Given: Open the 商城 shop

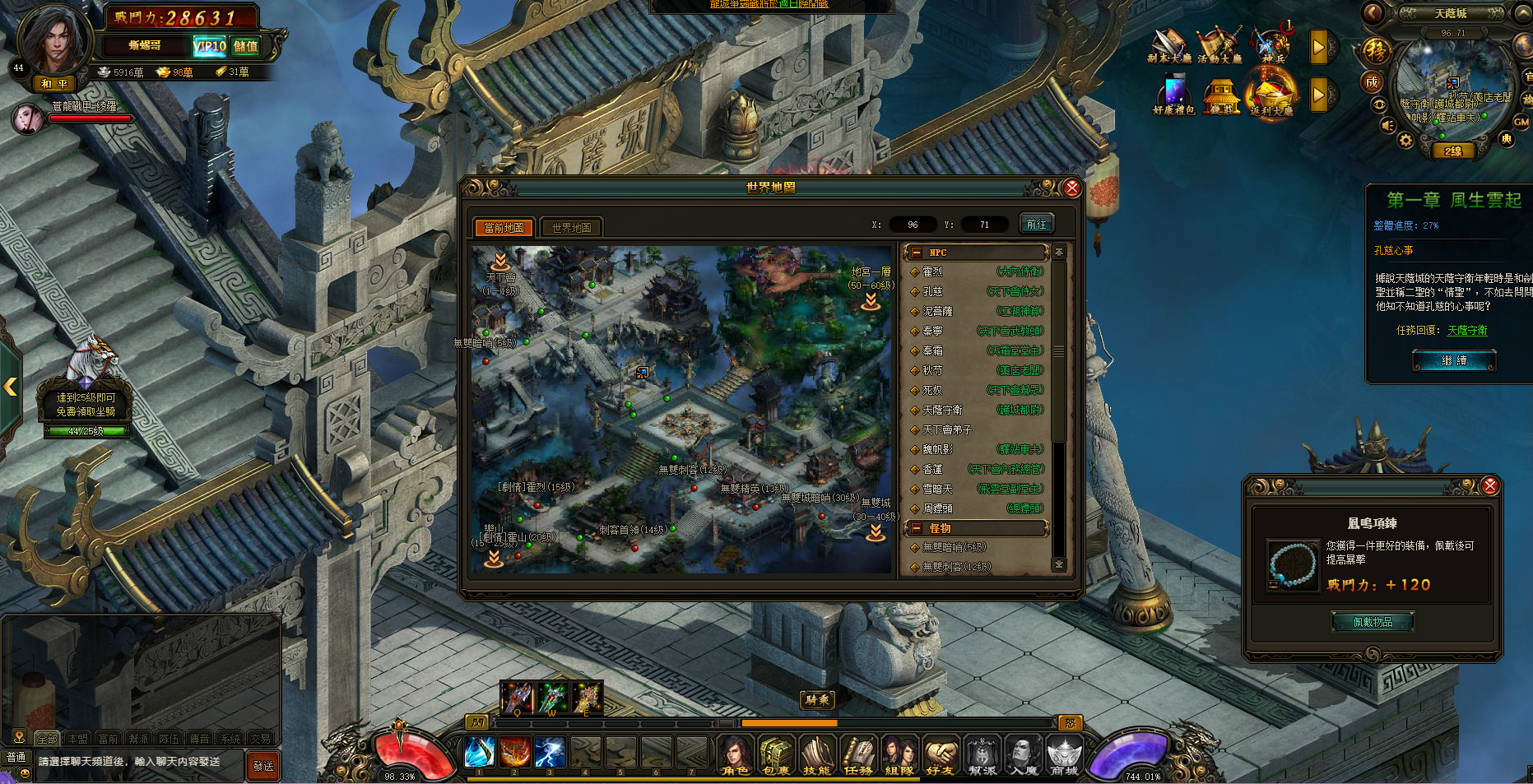Looking at the screenshot, I should coord(1064,754).
